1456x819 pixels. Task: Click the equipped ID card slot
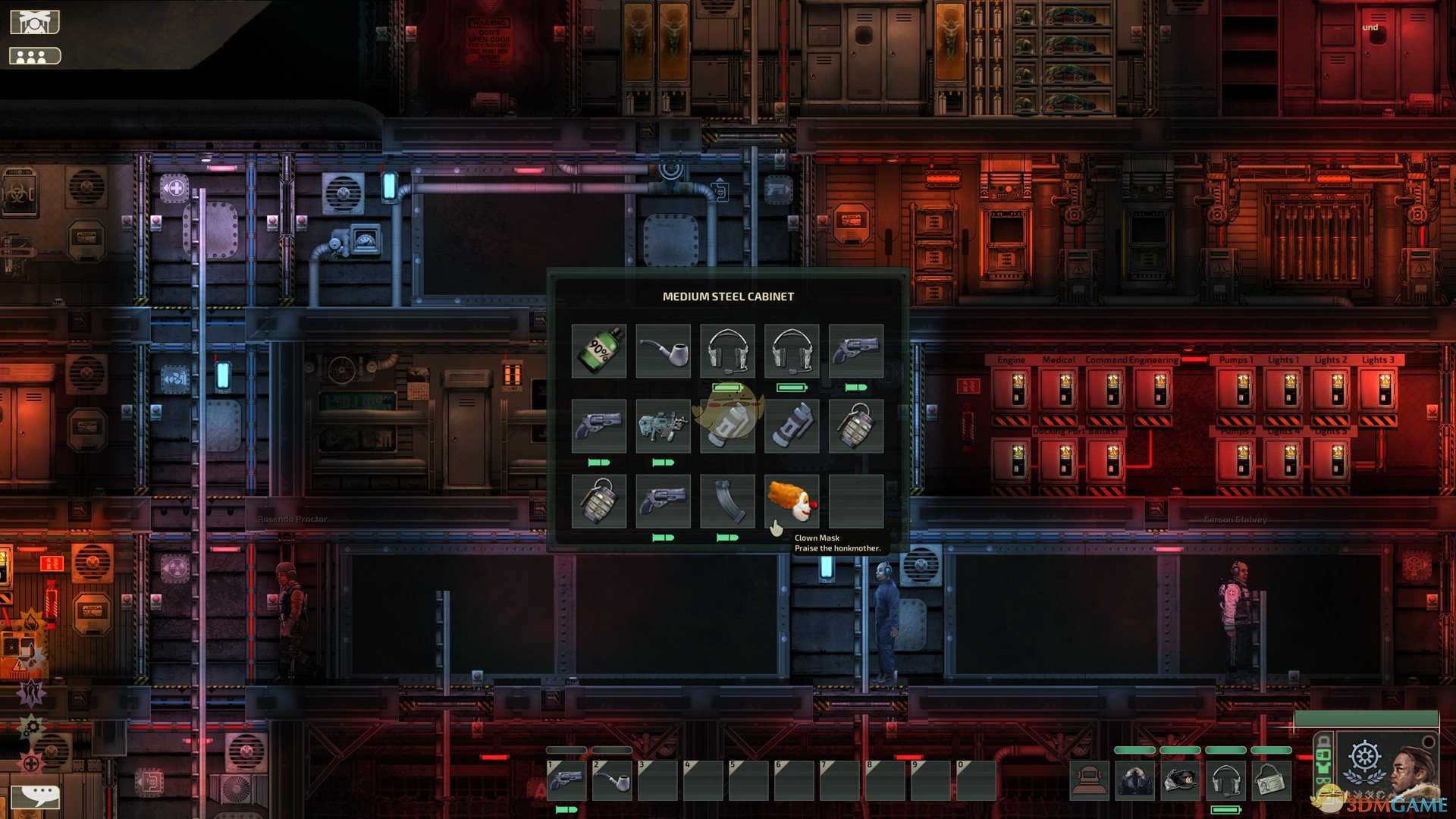[1271, 780]
